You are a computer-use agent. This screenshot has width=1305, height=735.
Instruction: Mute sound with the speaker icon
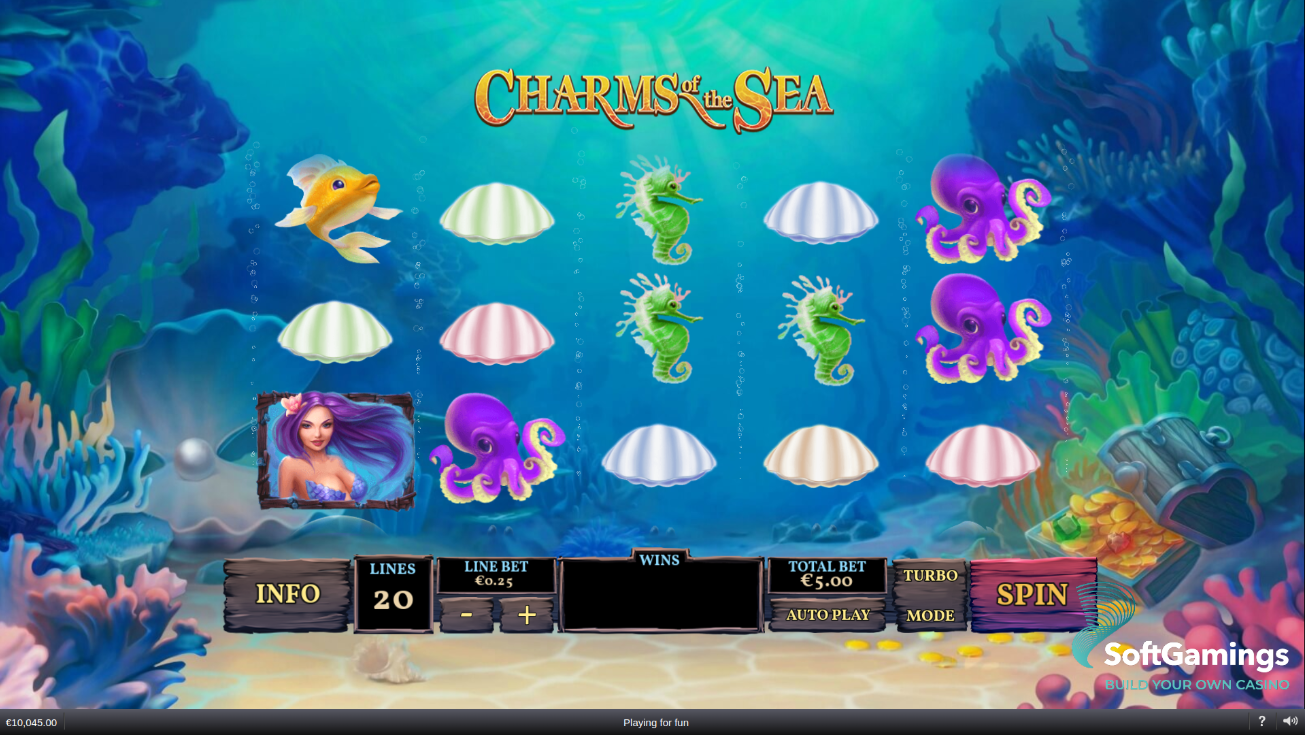[1290, 721]
